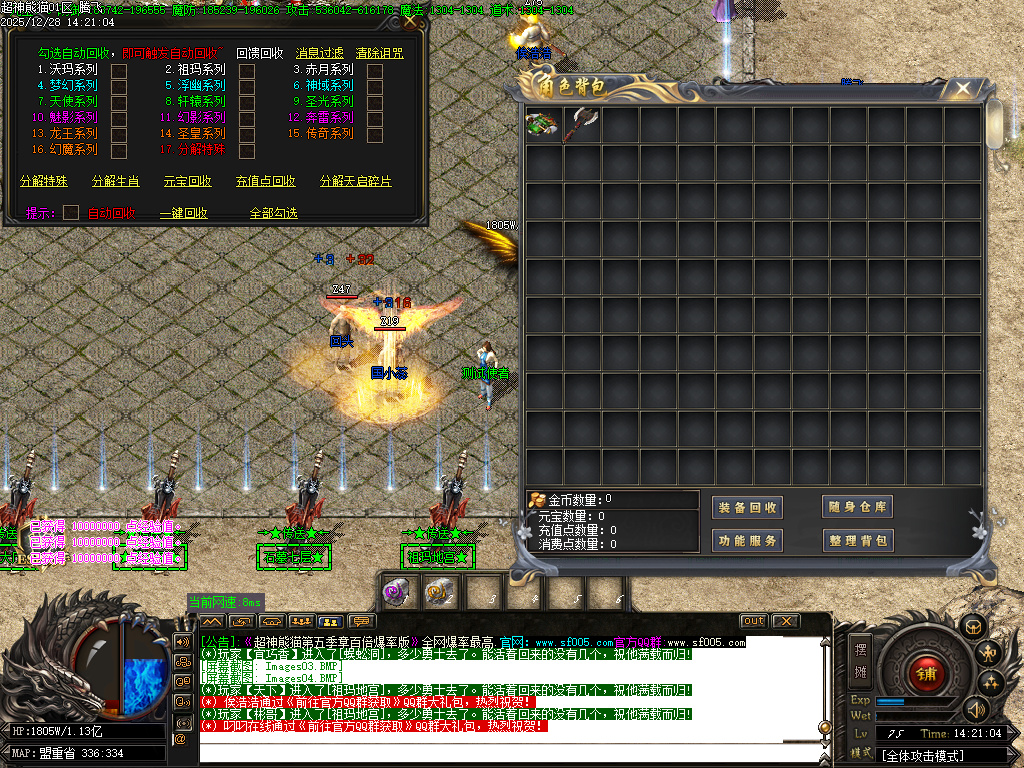Sort the bag with 整理背包

857,541
